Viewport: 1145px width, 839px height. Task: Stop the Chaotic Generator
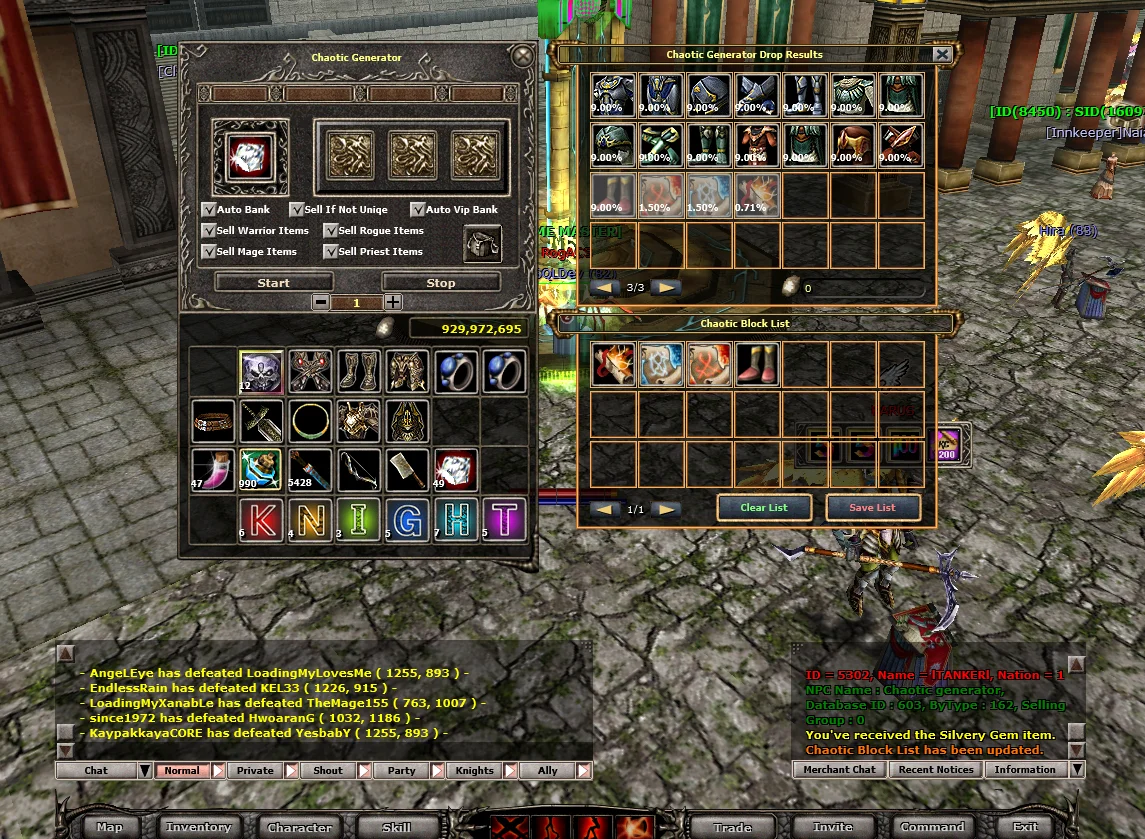[x=441, y=283]
